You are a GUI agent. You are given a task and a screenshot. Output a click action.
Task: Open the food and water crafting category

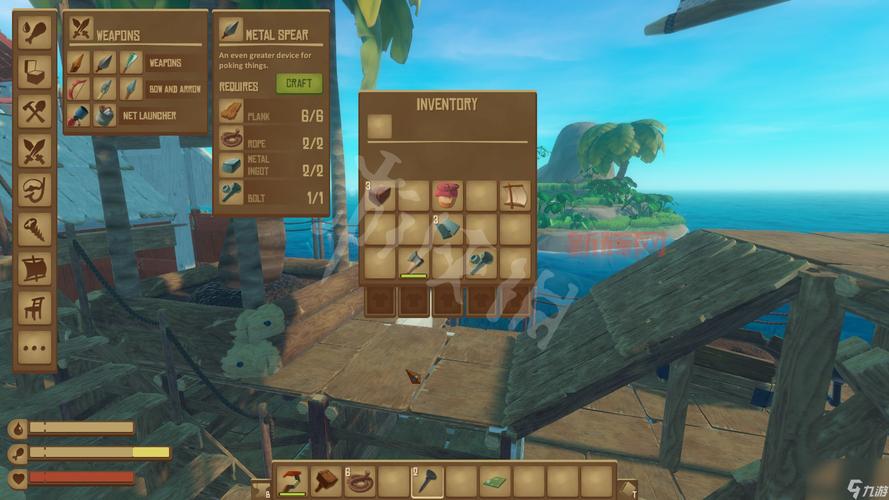click(x=35, y=31)
